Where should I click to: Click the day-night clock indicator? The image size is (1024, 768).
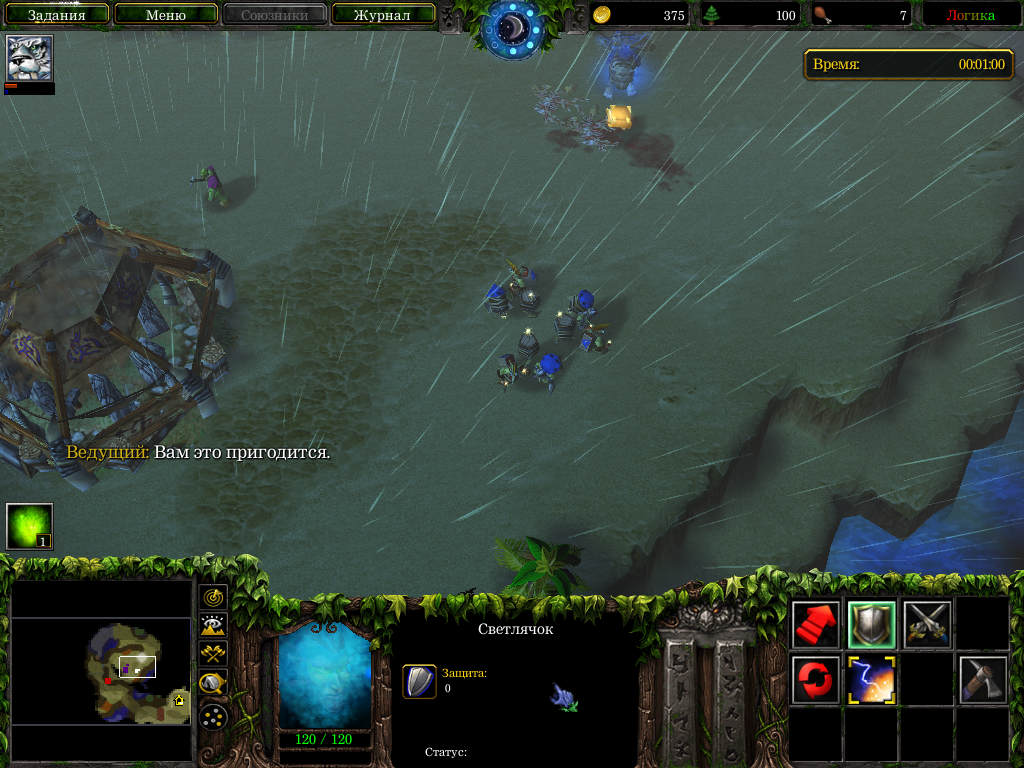coord(512,27)
